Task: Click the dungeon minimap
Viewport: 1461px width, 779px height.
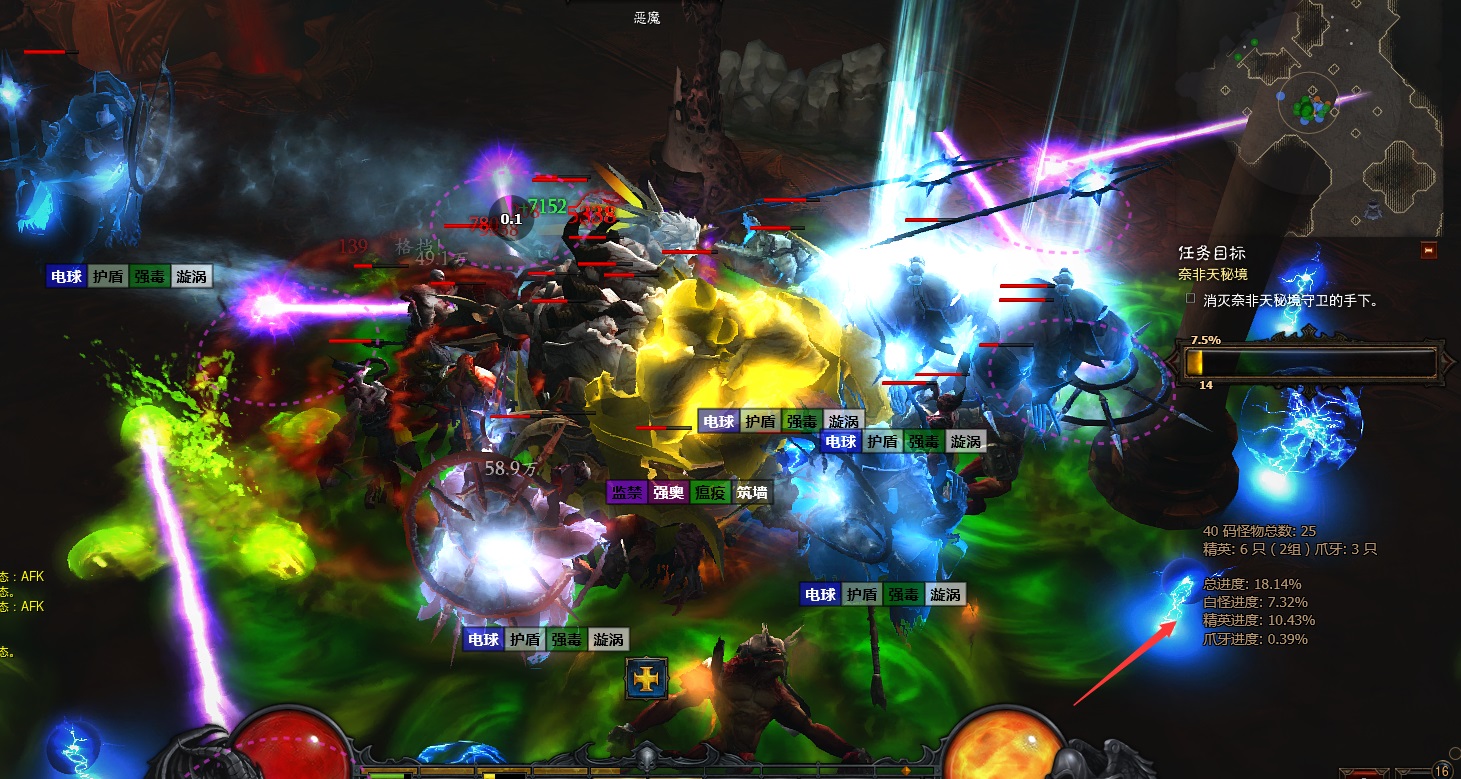Action: coord(1312,115)
